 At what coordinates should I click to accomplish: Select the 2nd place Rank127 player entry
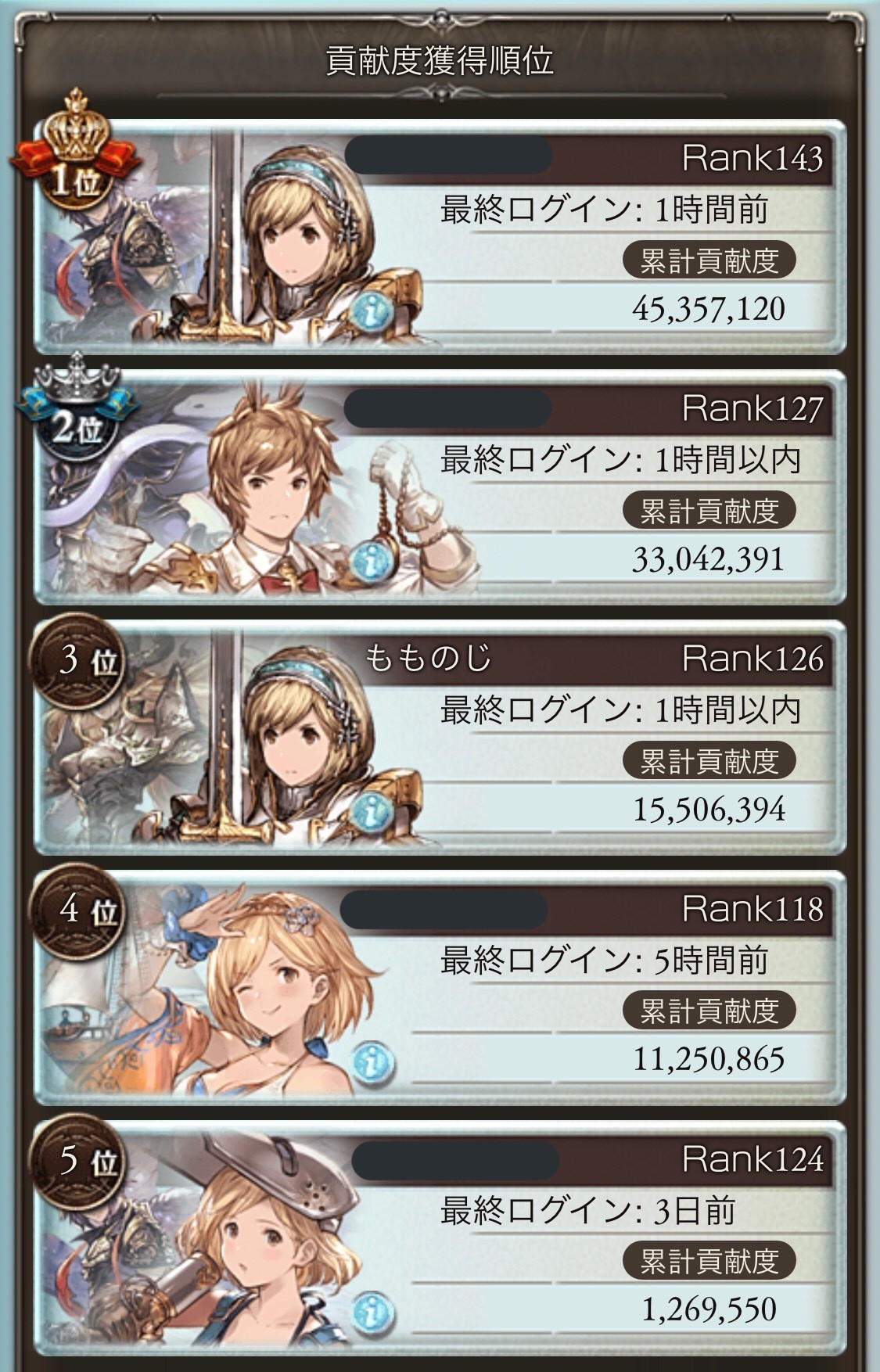click(x=594, y=485)
